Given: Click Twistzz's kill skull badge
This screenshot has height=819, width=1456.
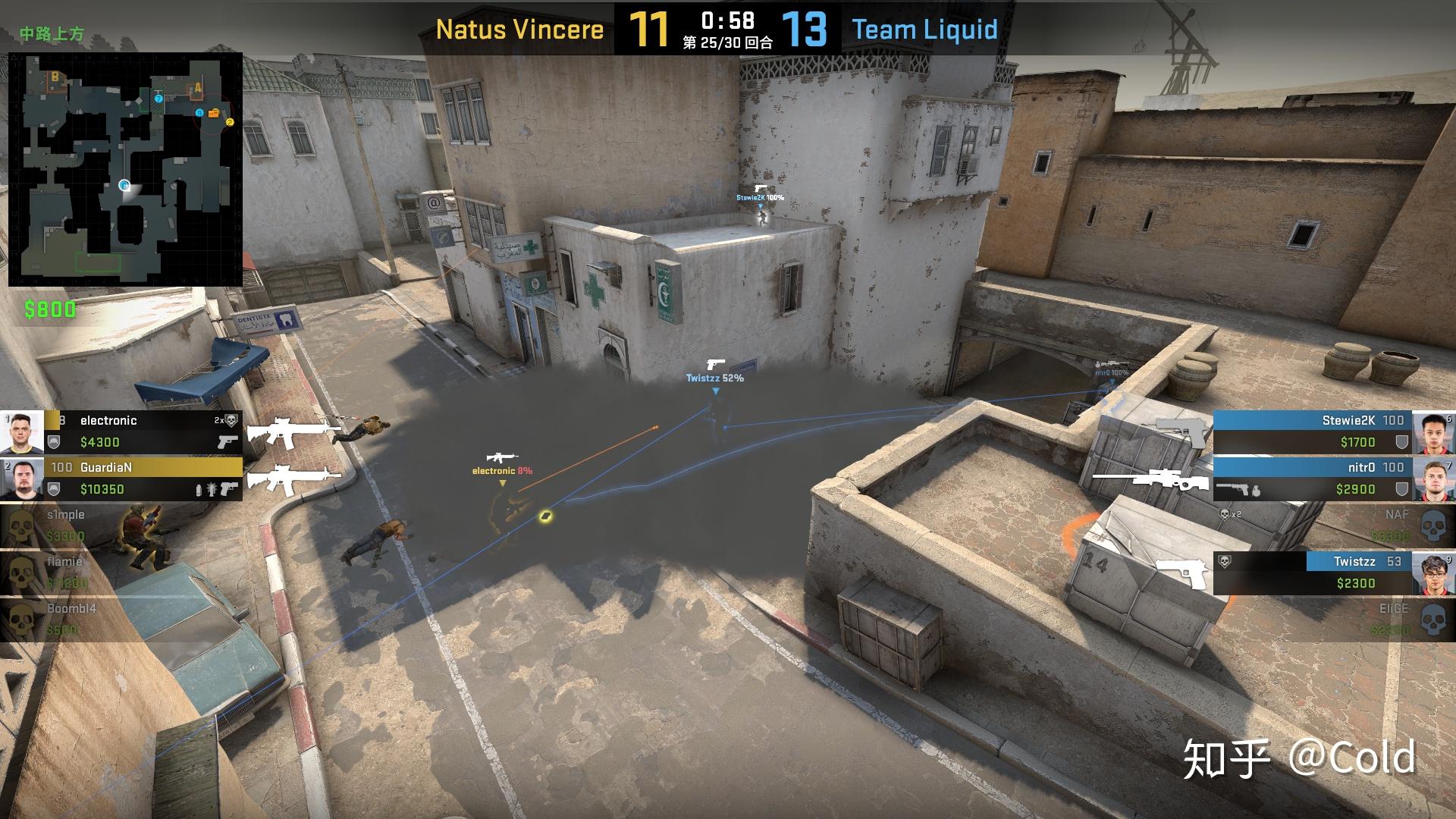Looking at the screenshot, I should (1224, 562).
